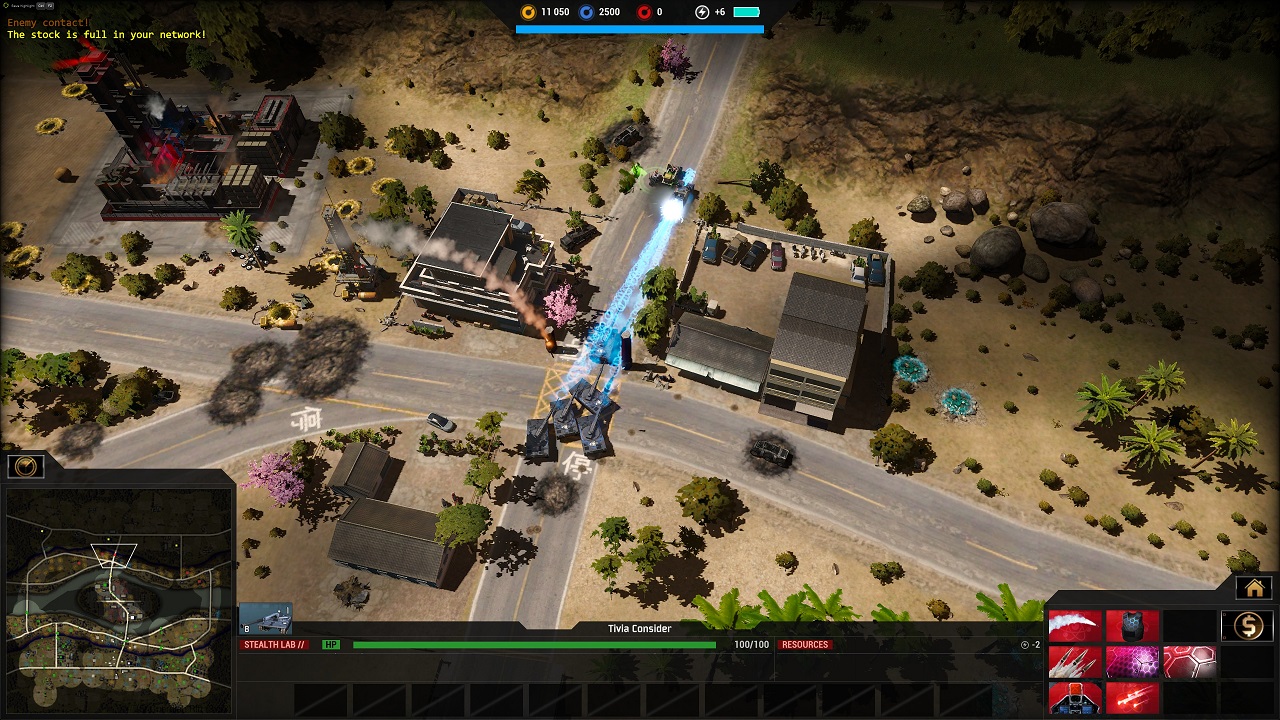
Task: Select the red hex plating upgrade
Action: click(x=1189, y=661)
